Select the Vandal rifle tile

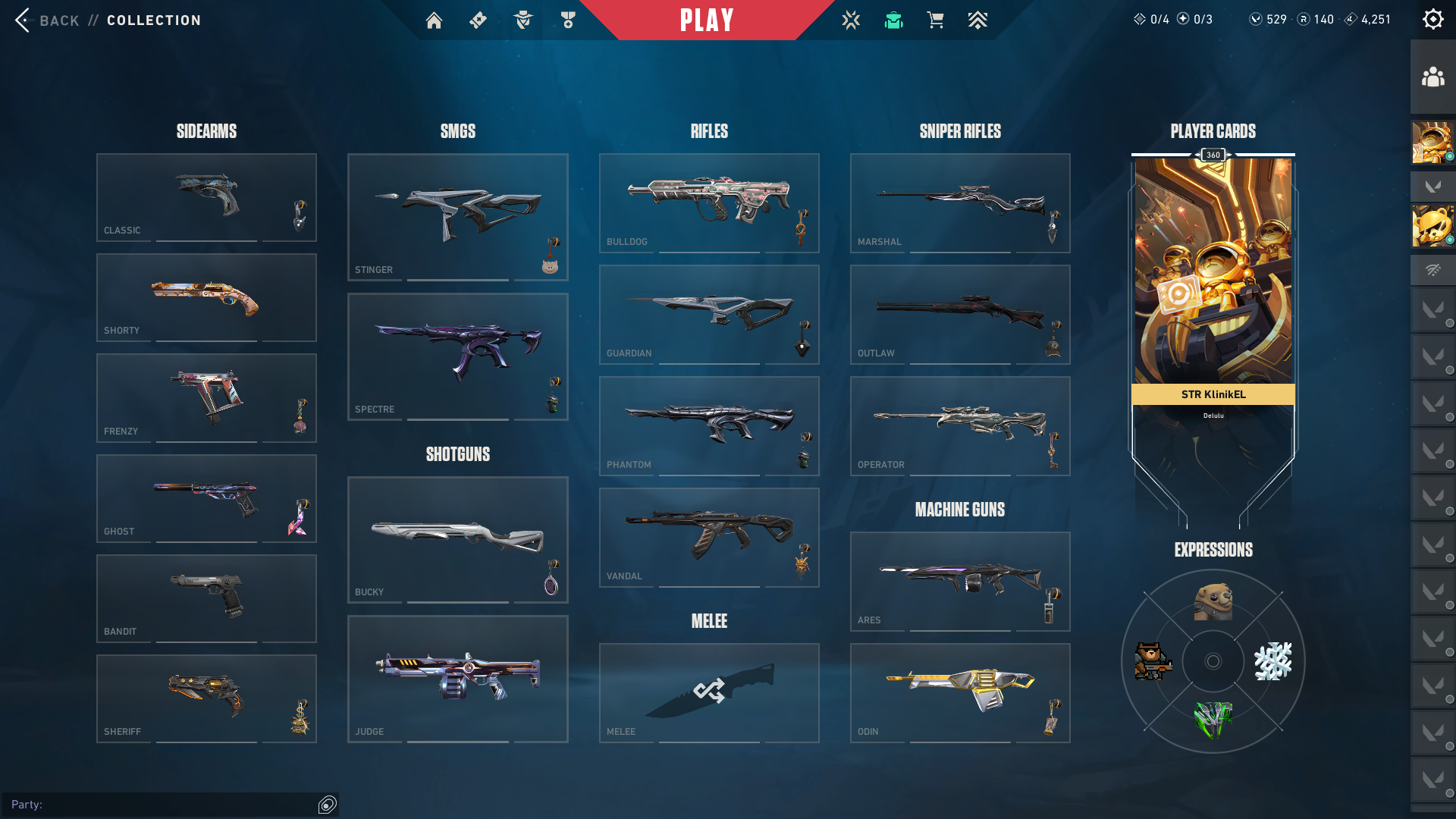pyautogui.click(x=709, y=537)
